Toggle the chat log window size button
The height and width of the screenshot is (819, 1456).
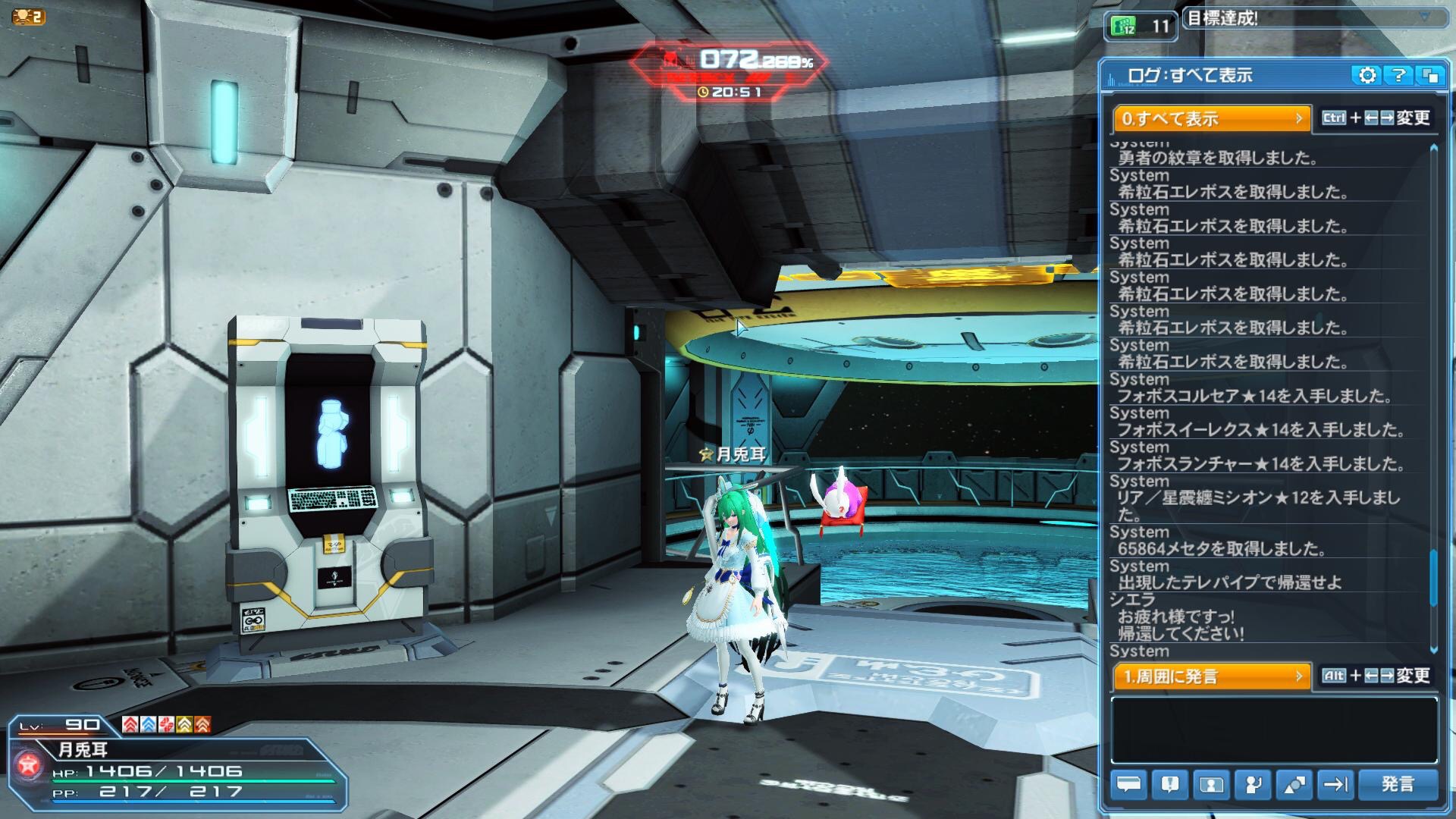pyautogui.click(x=1430, y=75)
